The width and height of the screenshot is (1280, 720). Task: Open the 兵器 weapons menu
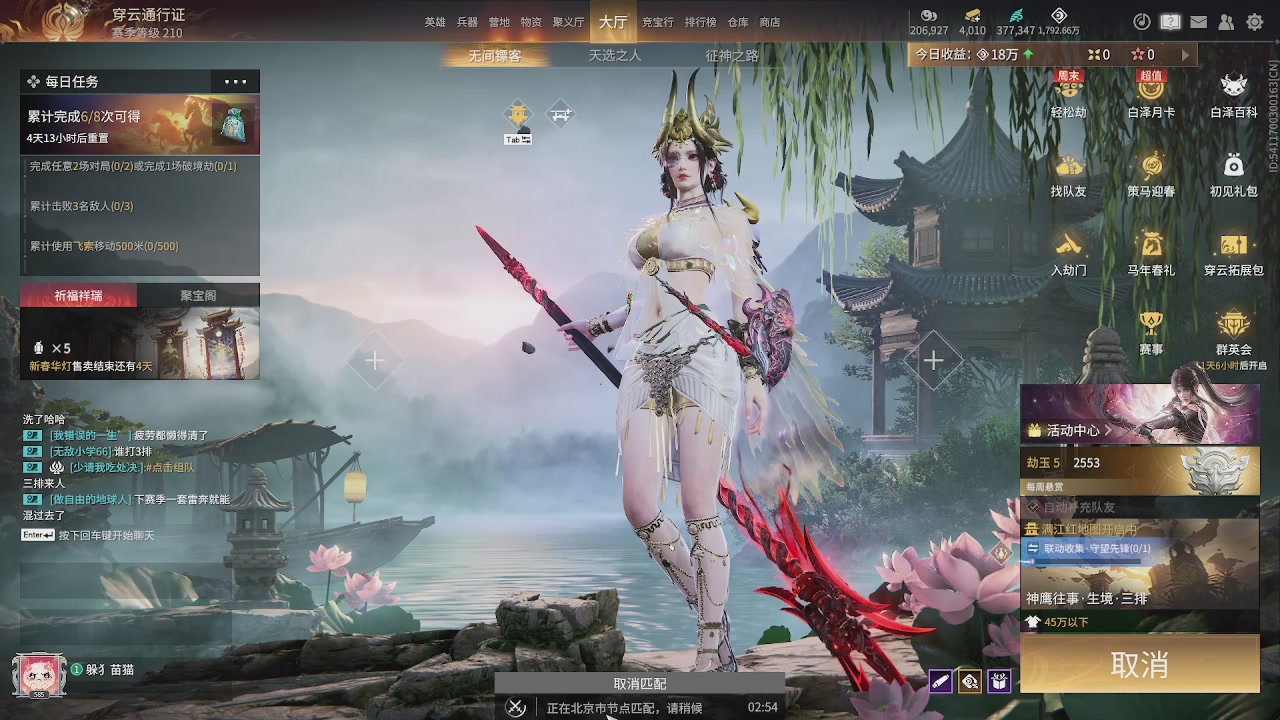pos(467,22)
